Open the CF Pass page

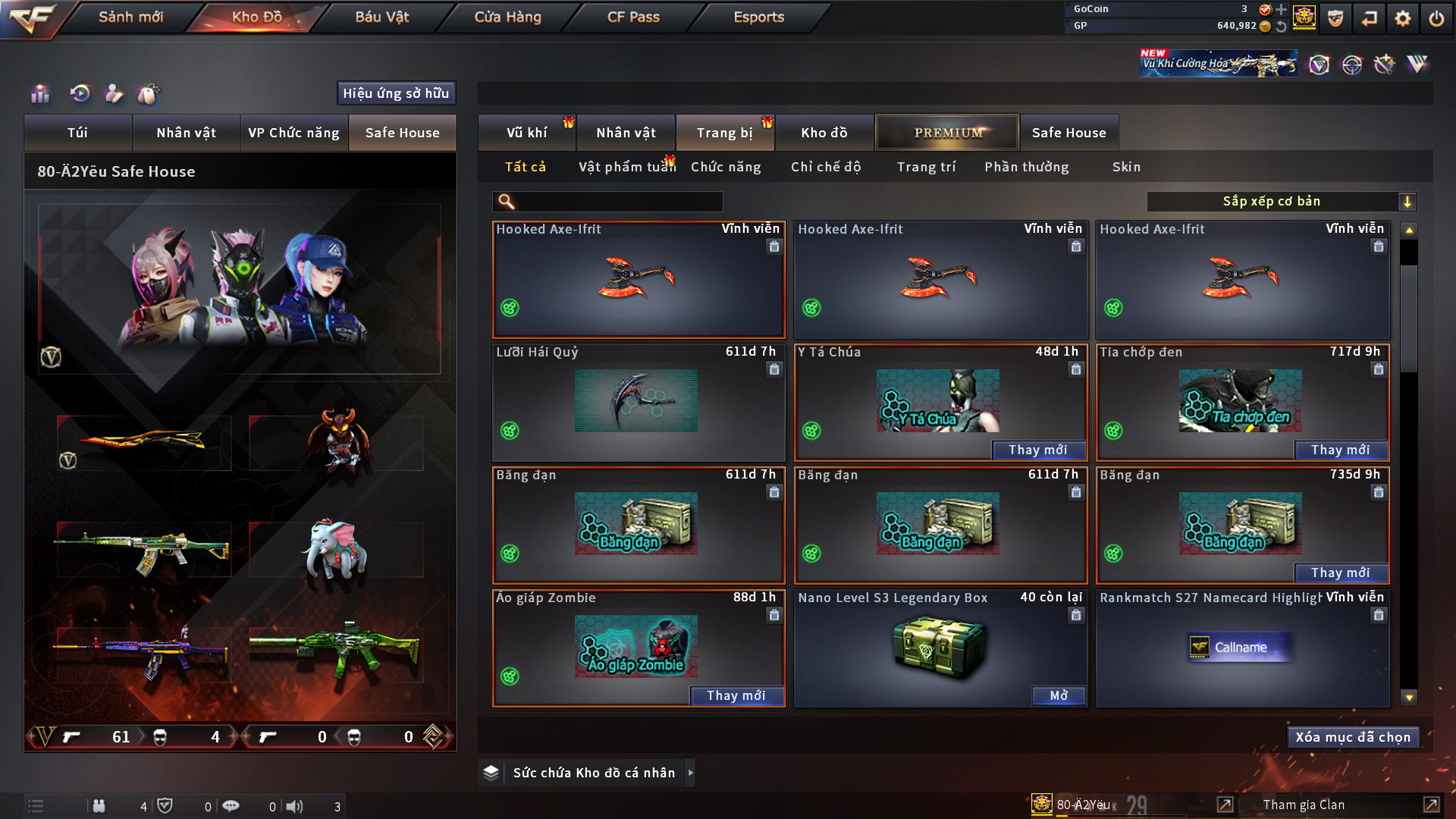(633, 17)
